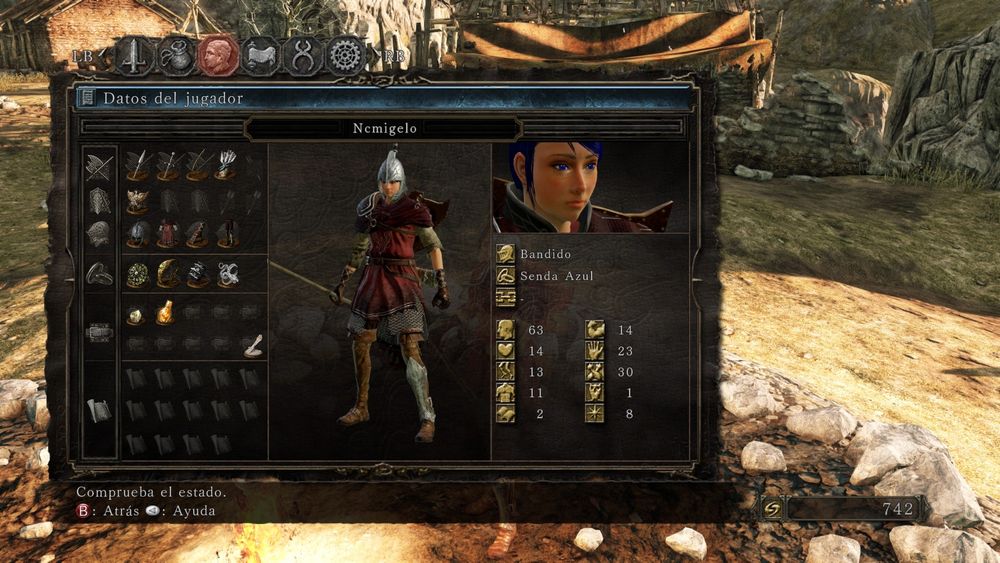Viewport: 1000px width, 563px height.
Task: Open the item pouch inventory tab
Action: click(x=176, y=55)
